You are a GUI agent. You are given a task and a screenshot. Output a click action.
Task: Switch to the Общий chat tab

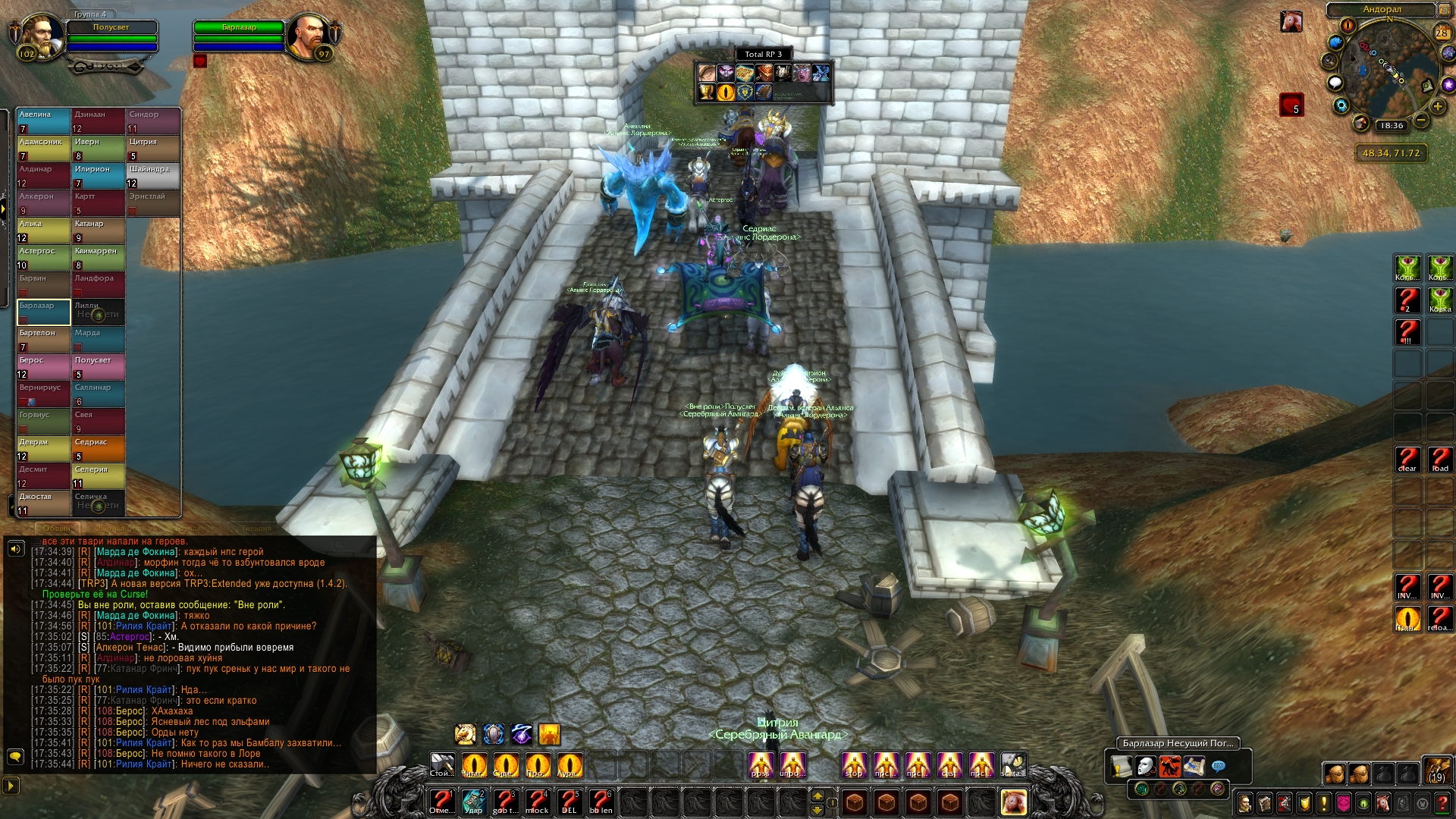pos(57,528)
